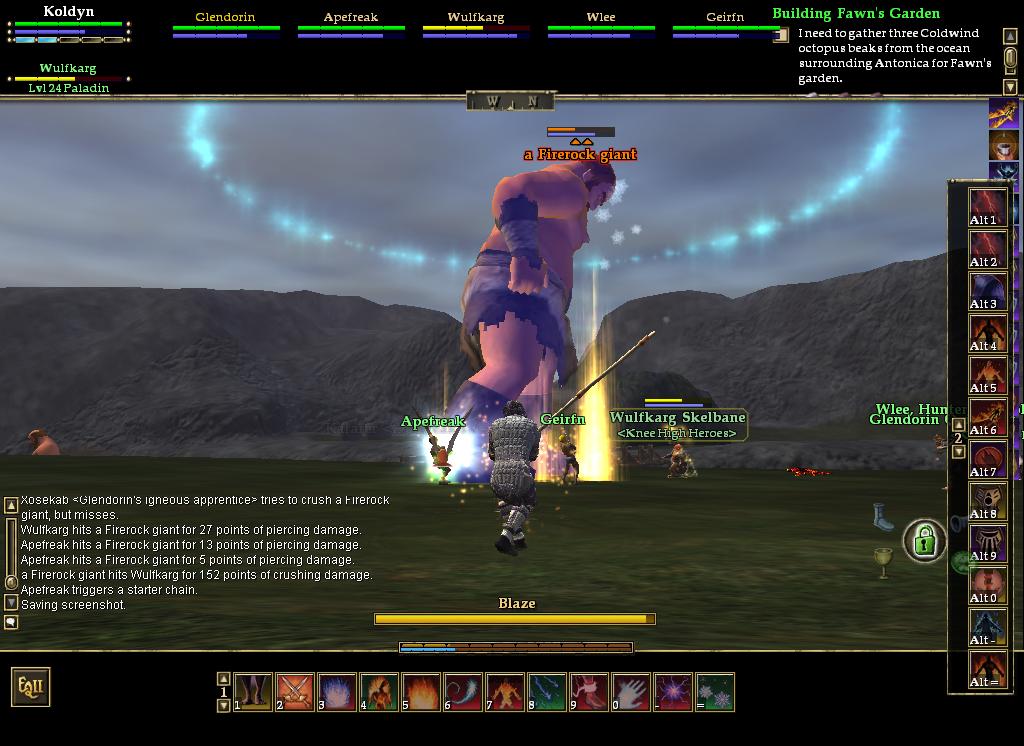Select group member Apefreak
Screen dimensions: 1024x746
coord(350,18)
